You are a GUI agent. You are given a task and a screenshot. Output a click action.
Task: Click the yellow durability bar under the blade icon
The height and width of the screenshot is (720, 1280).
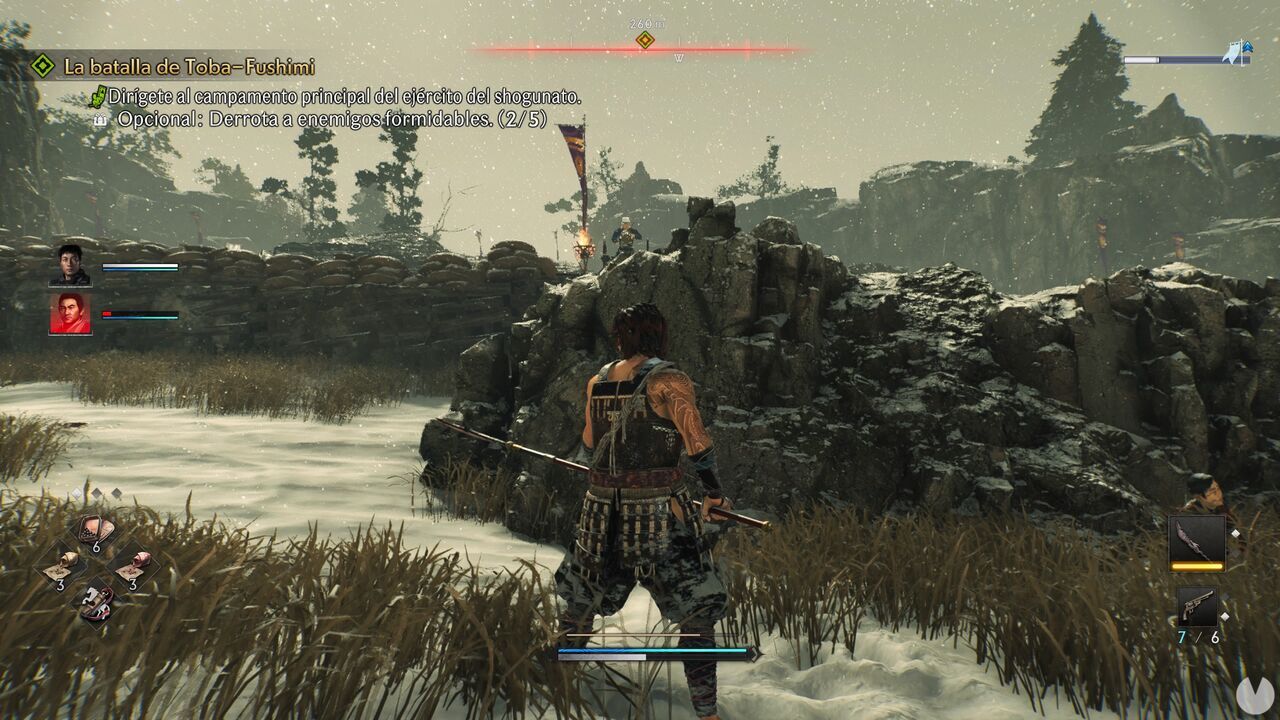pos(1197,566)
